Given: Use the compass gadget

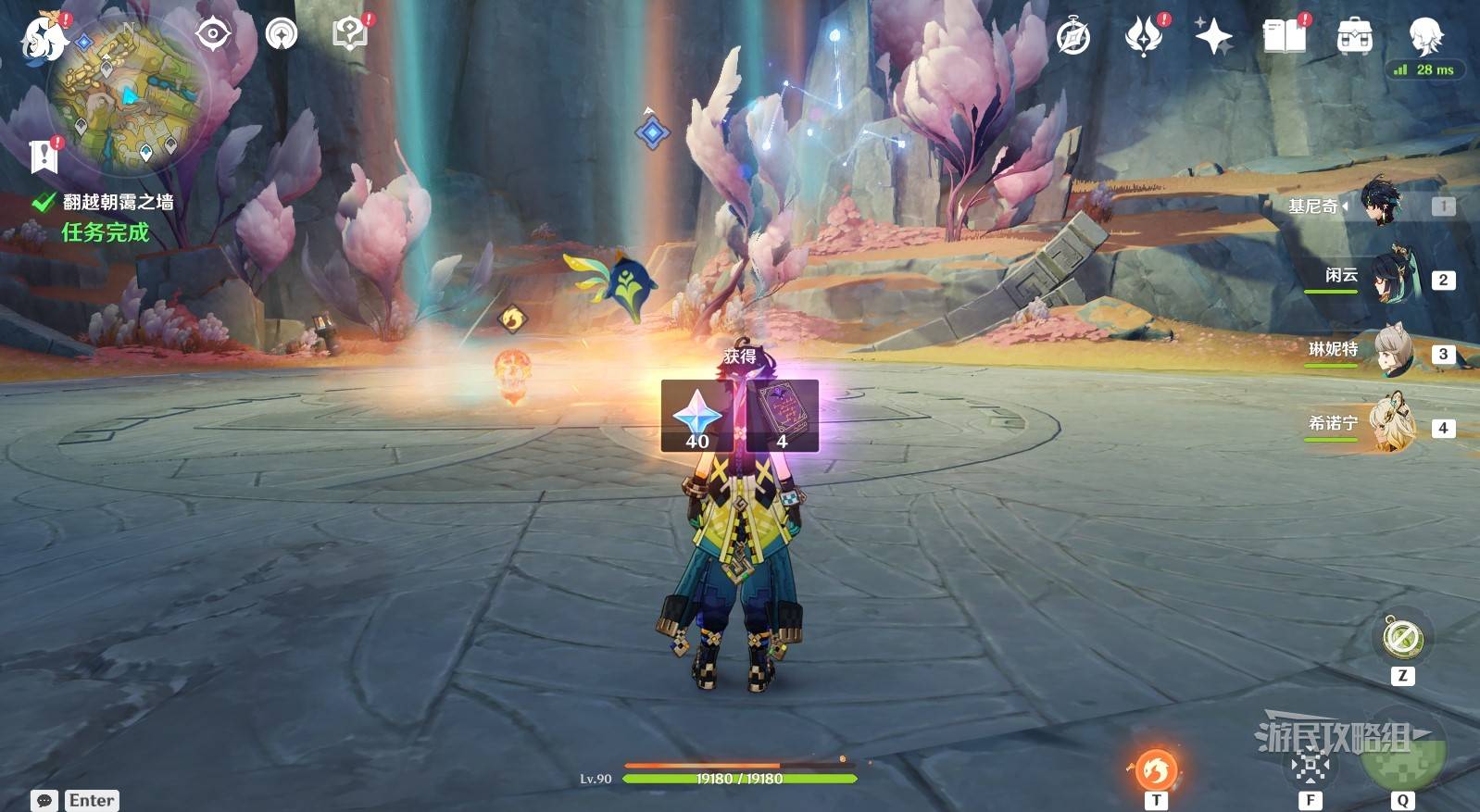Looking at the screenshot, I should [1402, 639].
